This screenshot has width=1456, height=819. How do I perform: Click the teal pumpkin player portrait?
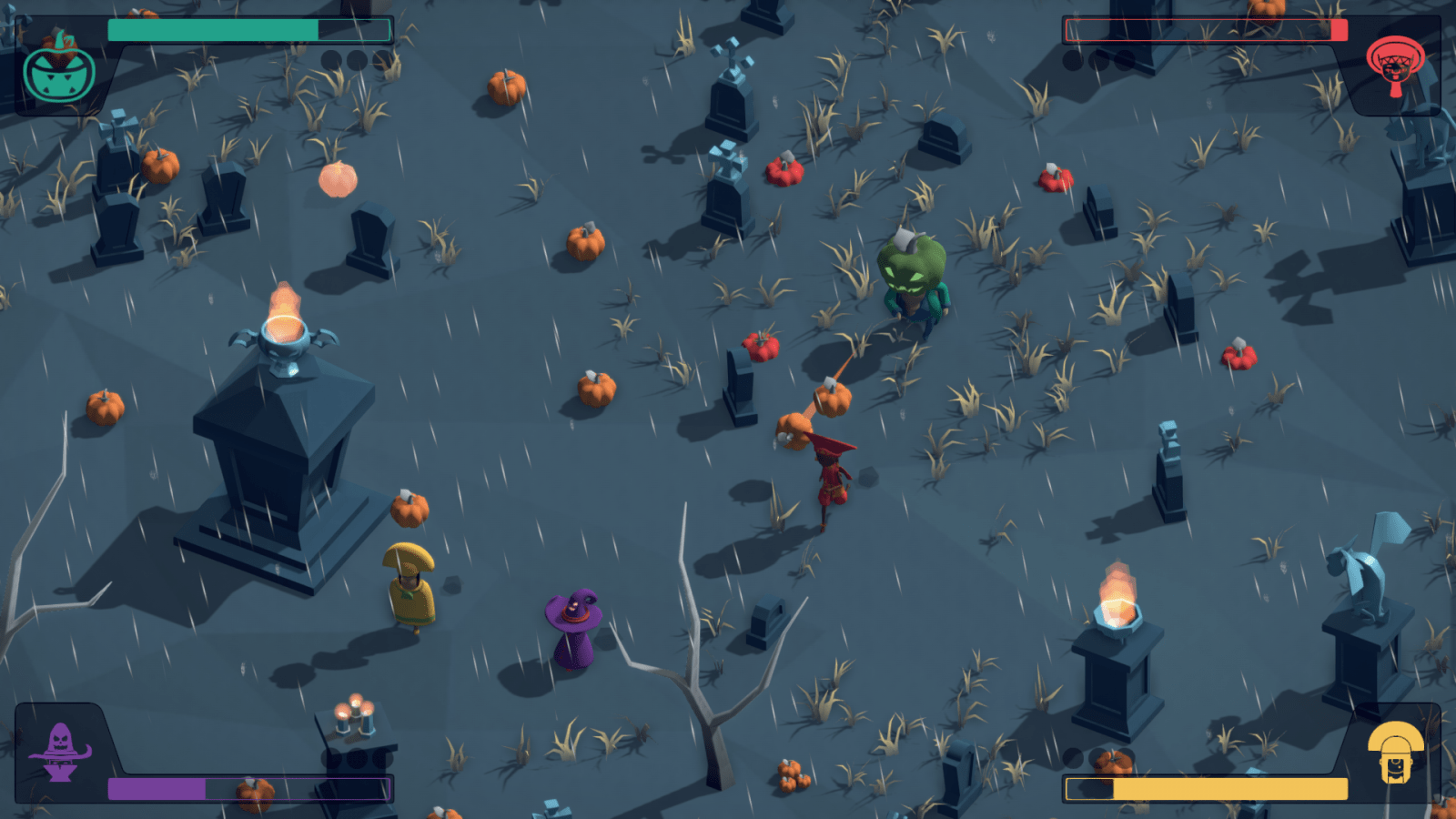pyautogui.click(x=59, y=70)
